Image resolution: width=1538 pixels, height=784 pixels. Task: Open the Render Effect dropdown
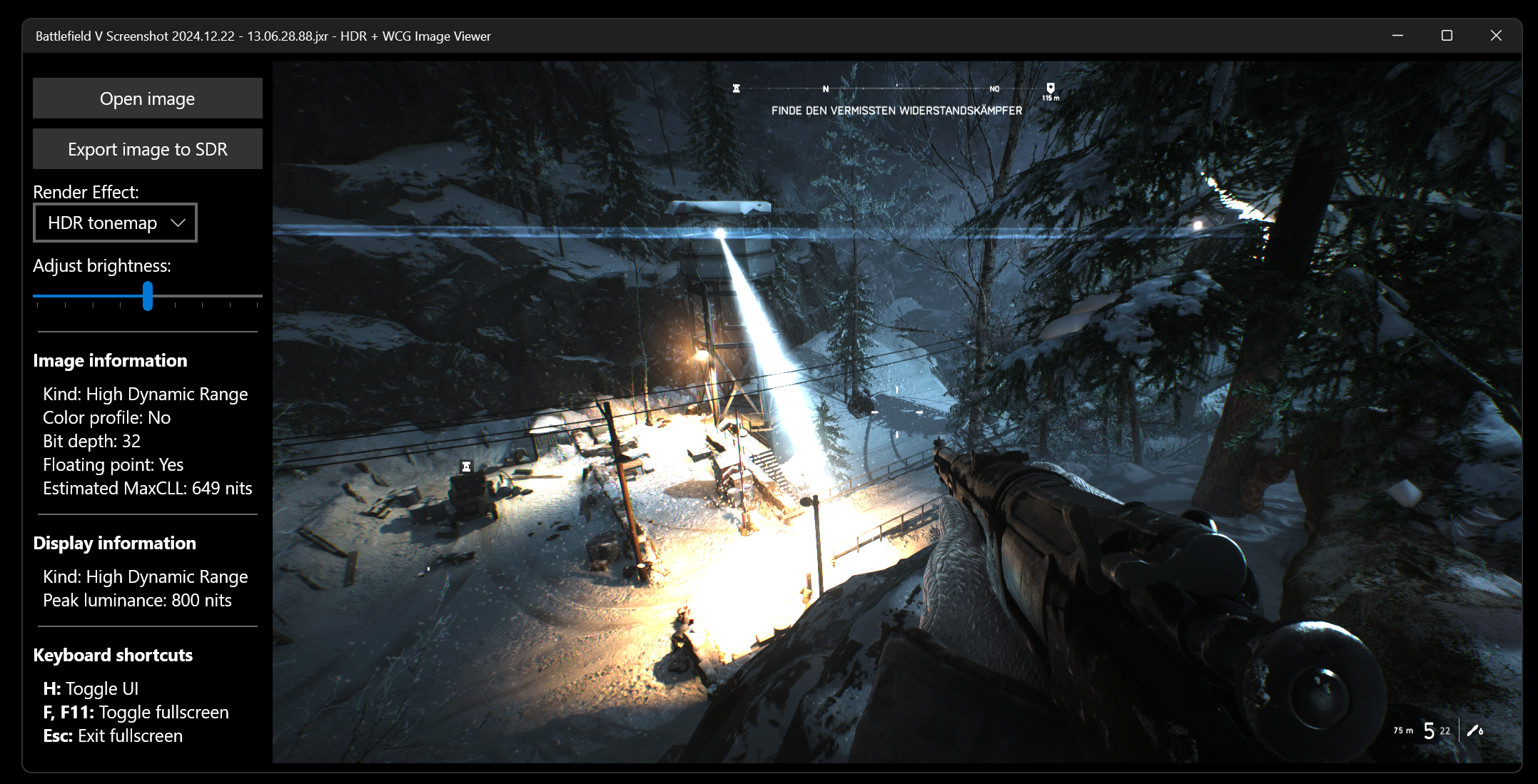[x=115, y=223]
